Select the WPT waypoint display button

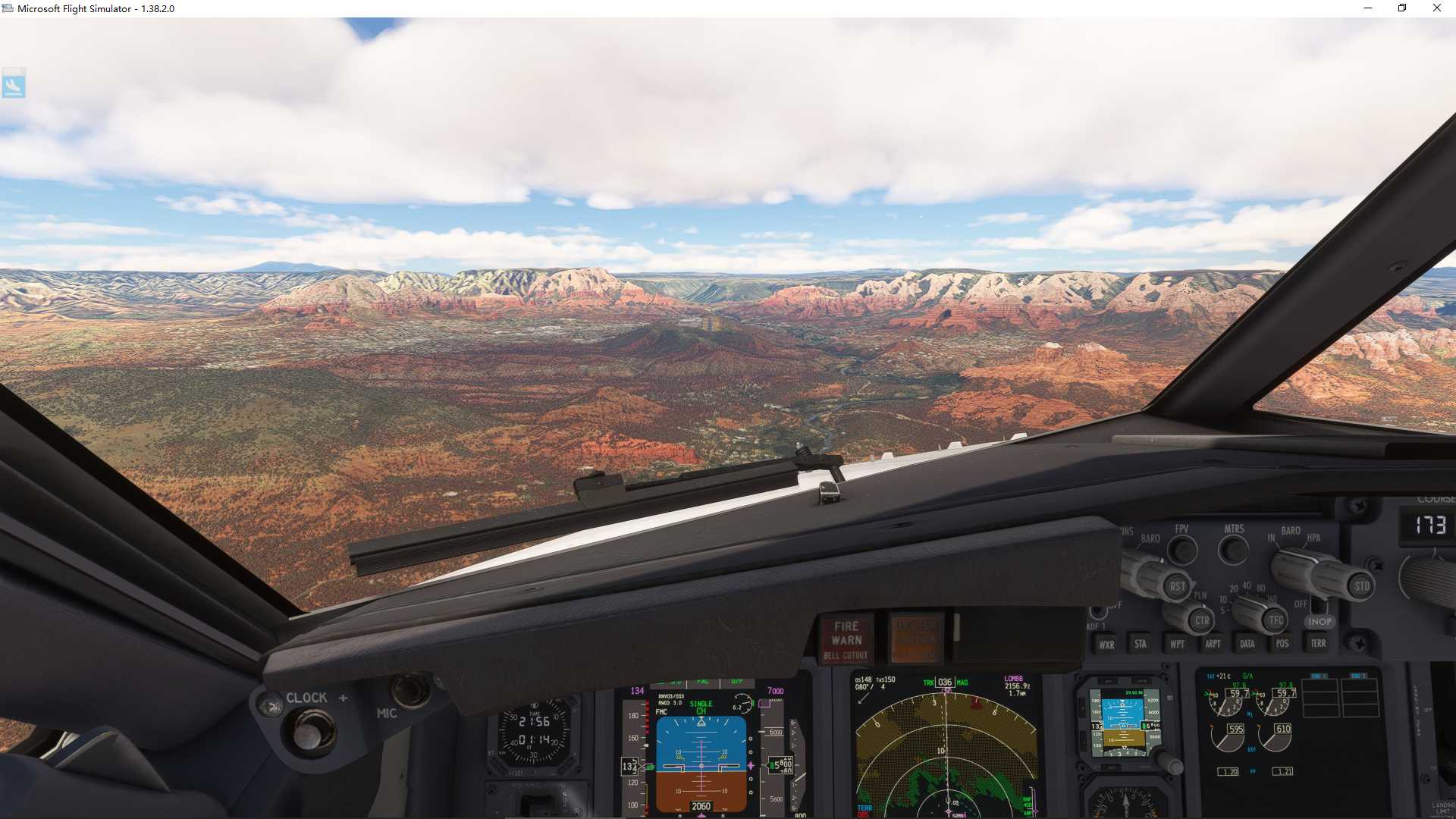click(1176, 643)
